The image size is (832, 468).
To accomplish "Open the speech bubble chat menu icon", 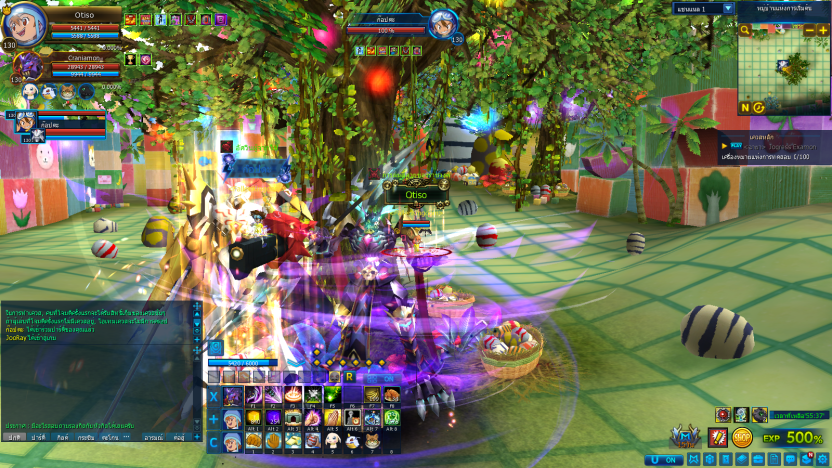I will (x=792, y=459).
